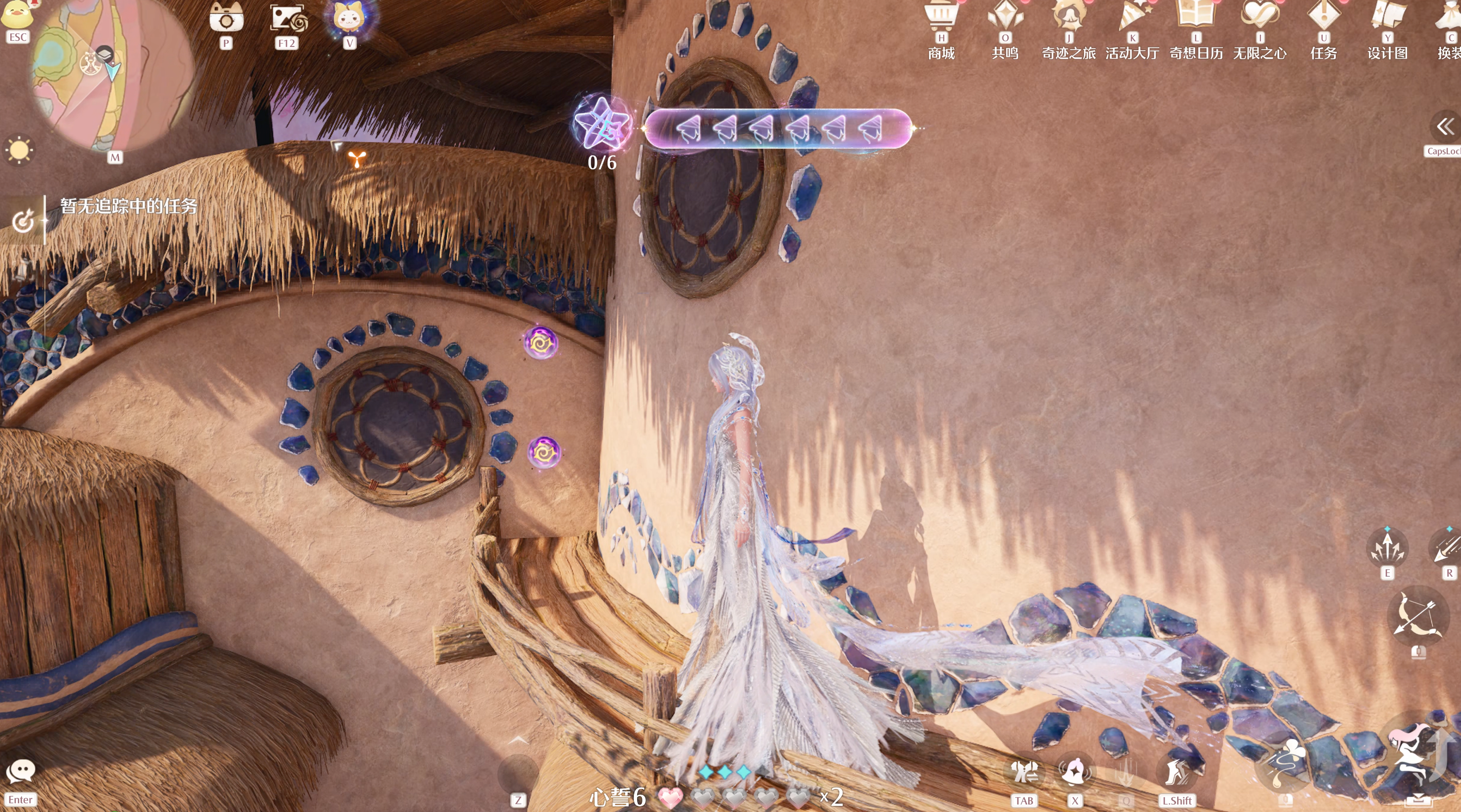Open the 奇想日历 calendar
Image resolution: width=1461 pixels, height=812 pixels.
point(1196,16)
